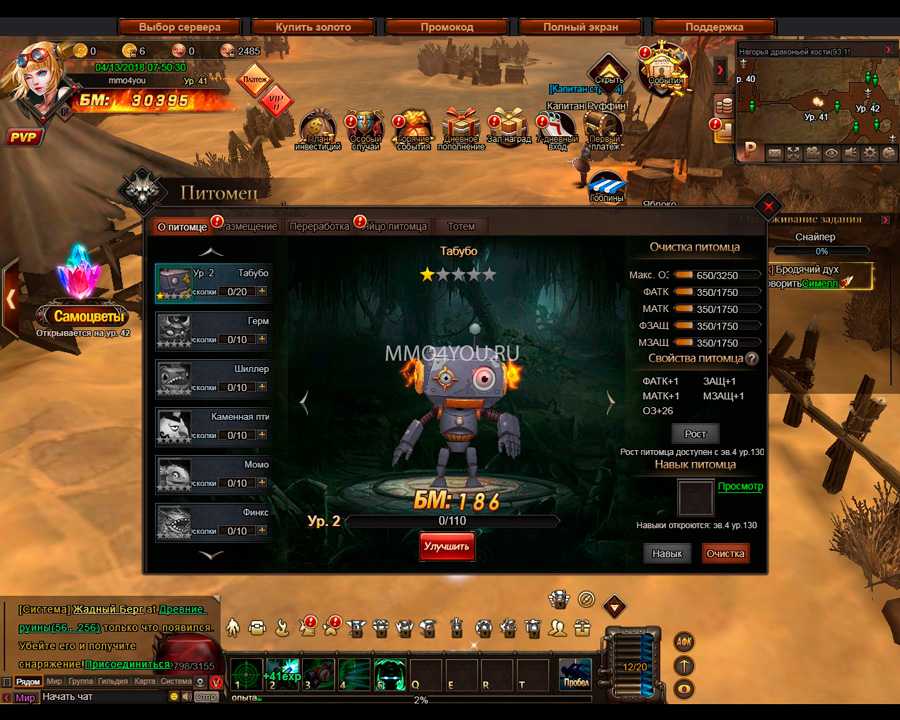The image size is (900, 720).
Task: Open the Навык skill button
Action: [x=667, y=553]
